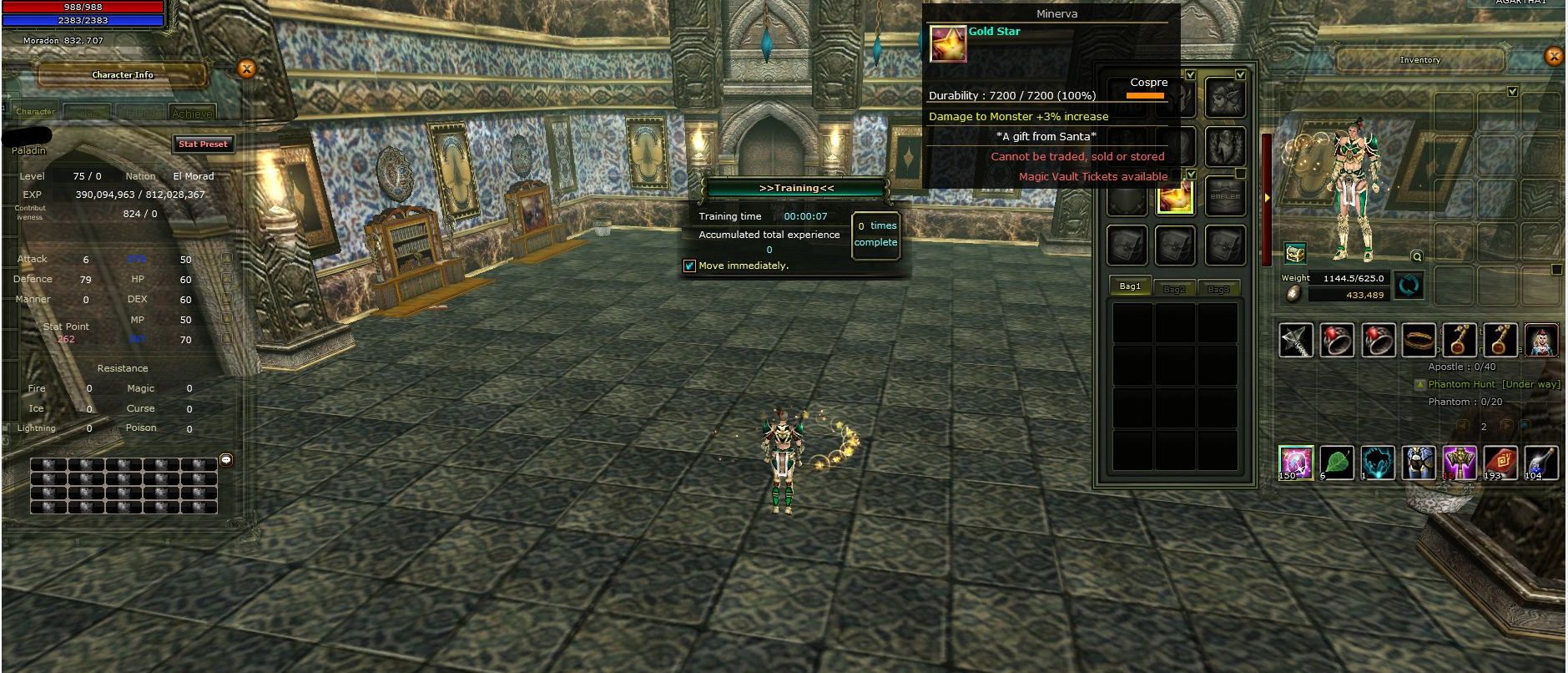Click the right arrow to view next quest page

coord(1507,425)
